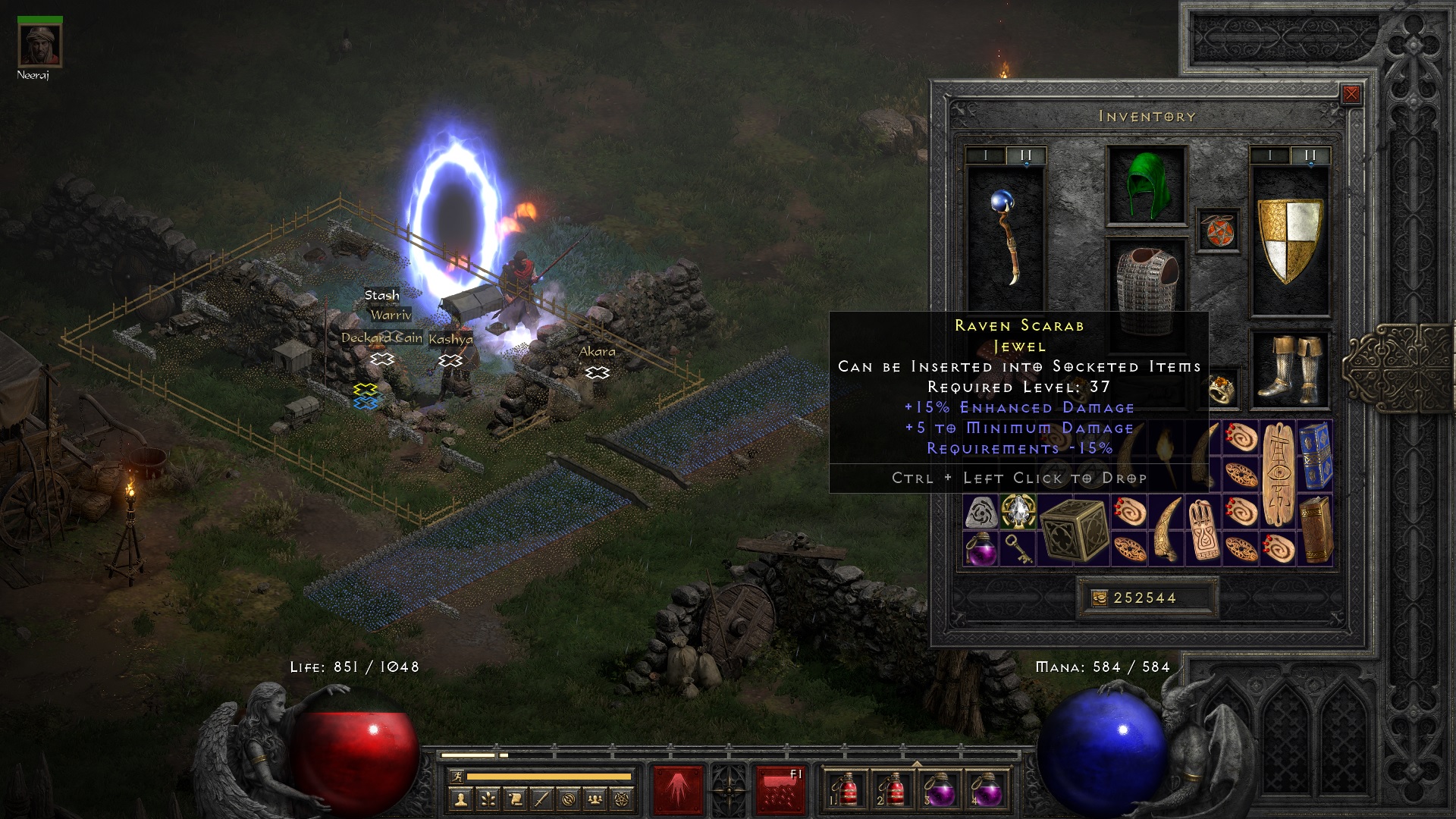
Task: Select the equipped orb staff weapon
Action: (1006, 237)
